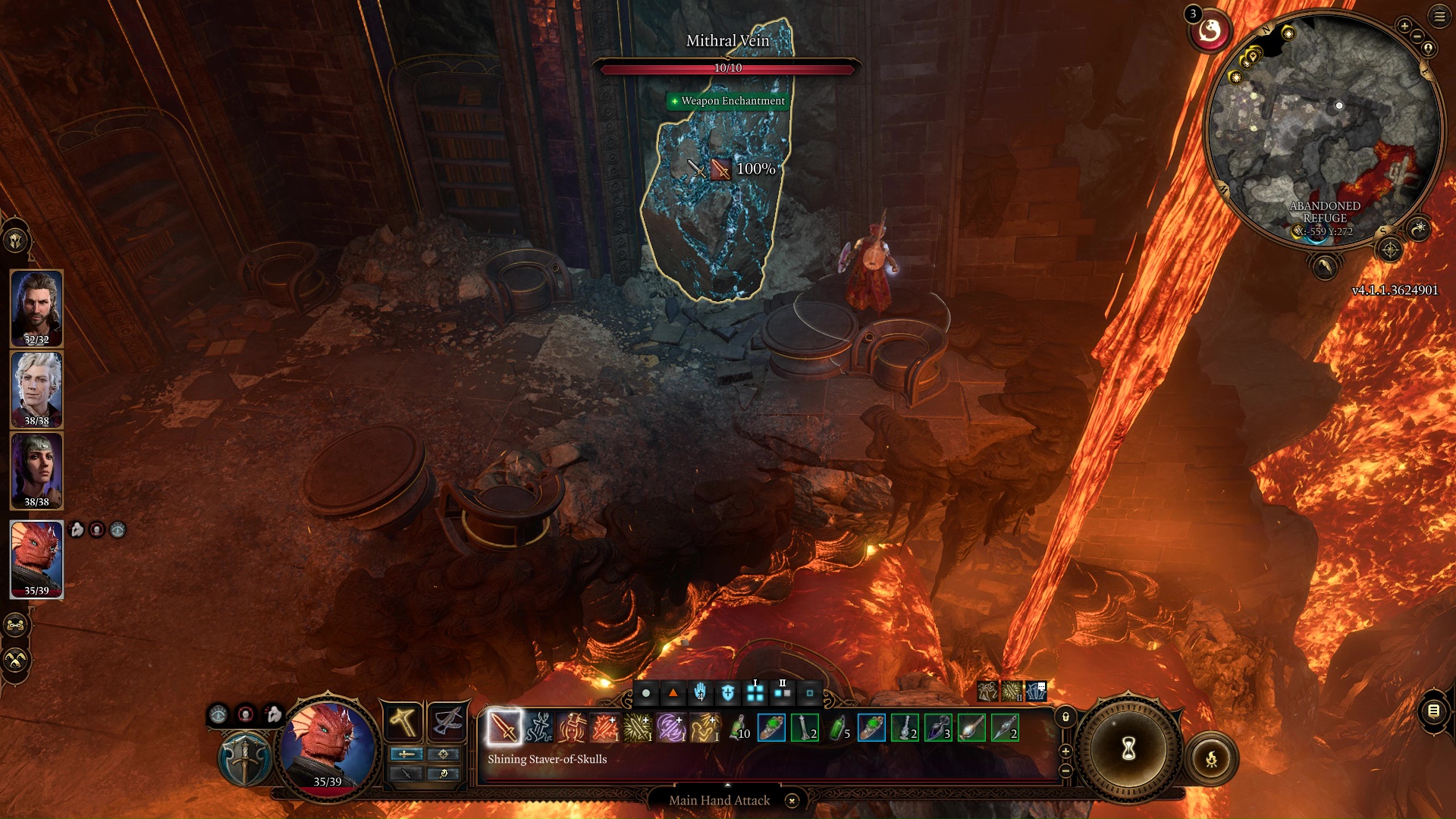Toggle the melee/ranged weapon mode switch

(x=407, y=755)
